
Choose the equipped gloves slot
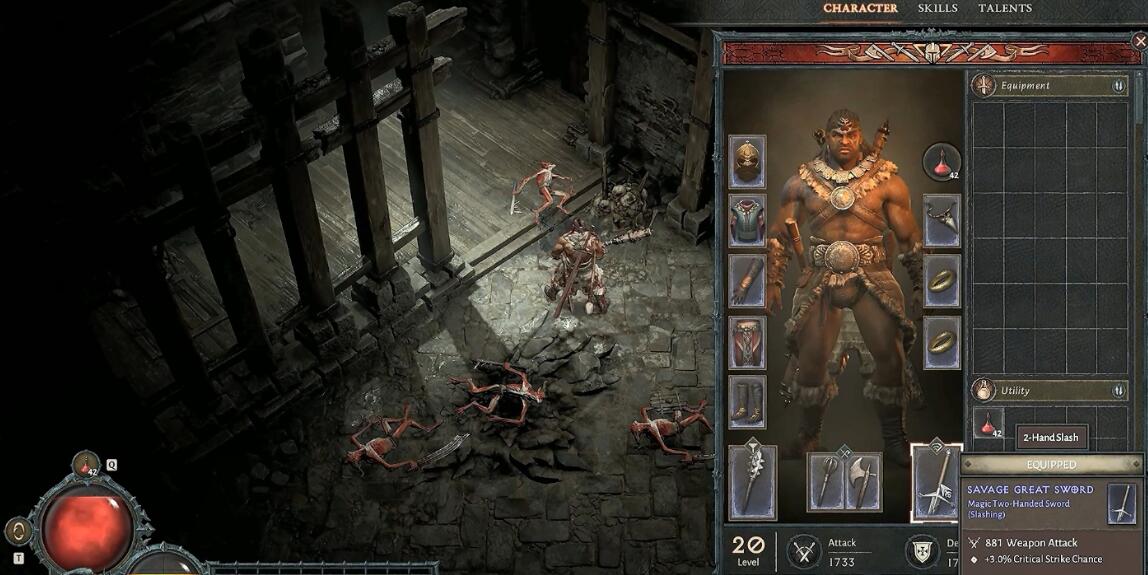click(747, 281)
